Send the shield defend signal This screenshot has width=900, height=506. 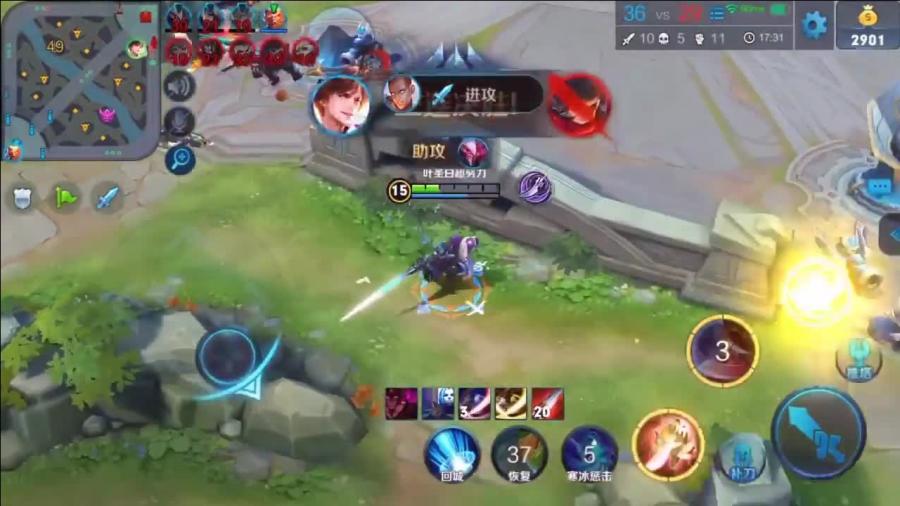(x=22, y=196)
